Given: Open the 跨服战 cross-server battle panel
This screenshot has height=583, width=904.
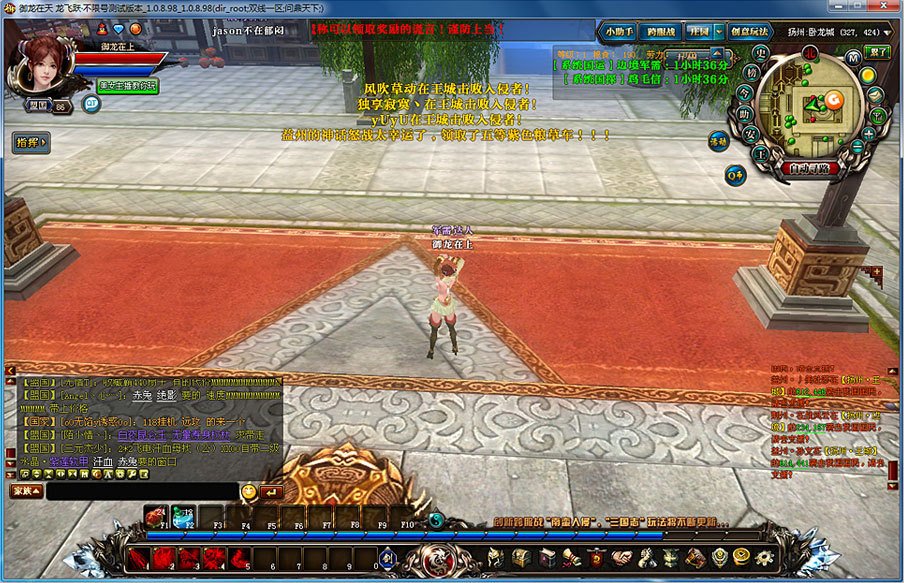Looking at the screenshot, I should coord(661,31).
